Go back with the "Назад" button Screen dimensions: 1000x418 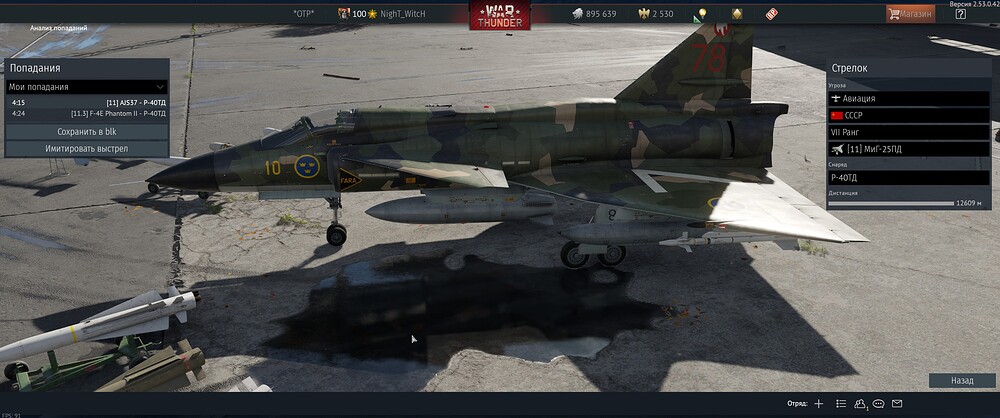click(x=962, y=381)
